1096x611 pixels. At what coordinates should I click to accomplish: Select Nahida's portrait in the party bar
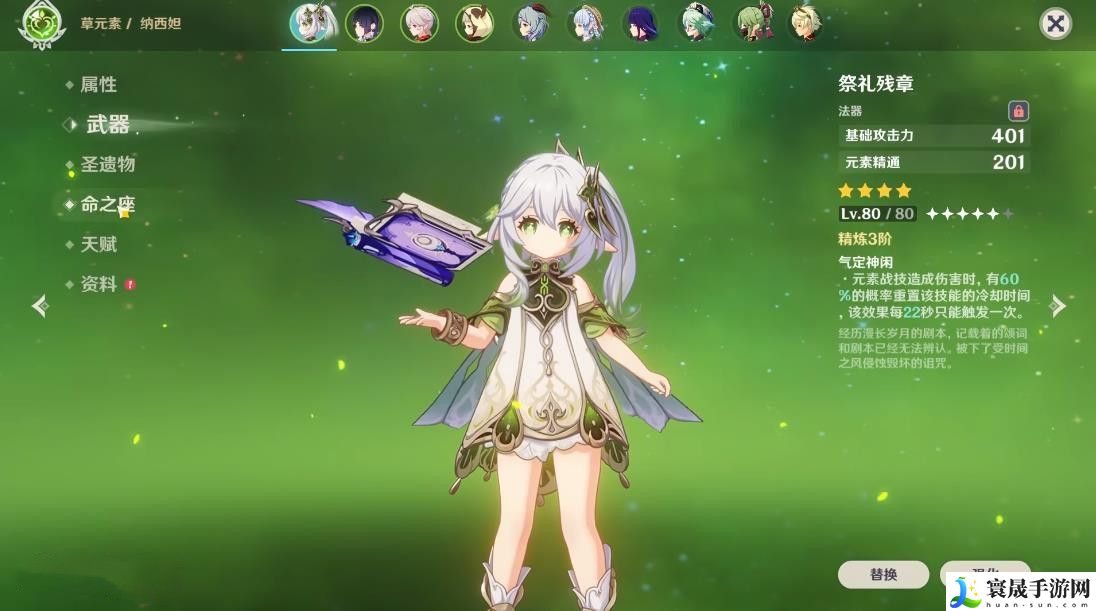pyautogui.click(x=308, y=24)
